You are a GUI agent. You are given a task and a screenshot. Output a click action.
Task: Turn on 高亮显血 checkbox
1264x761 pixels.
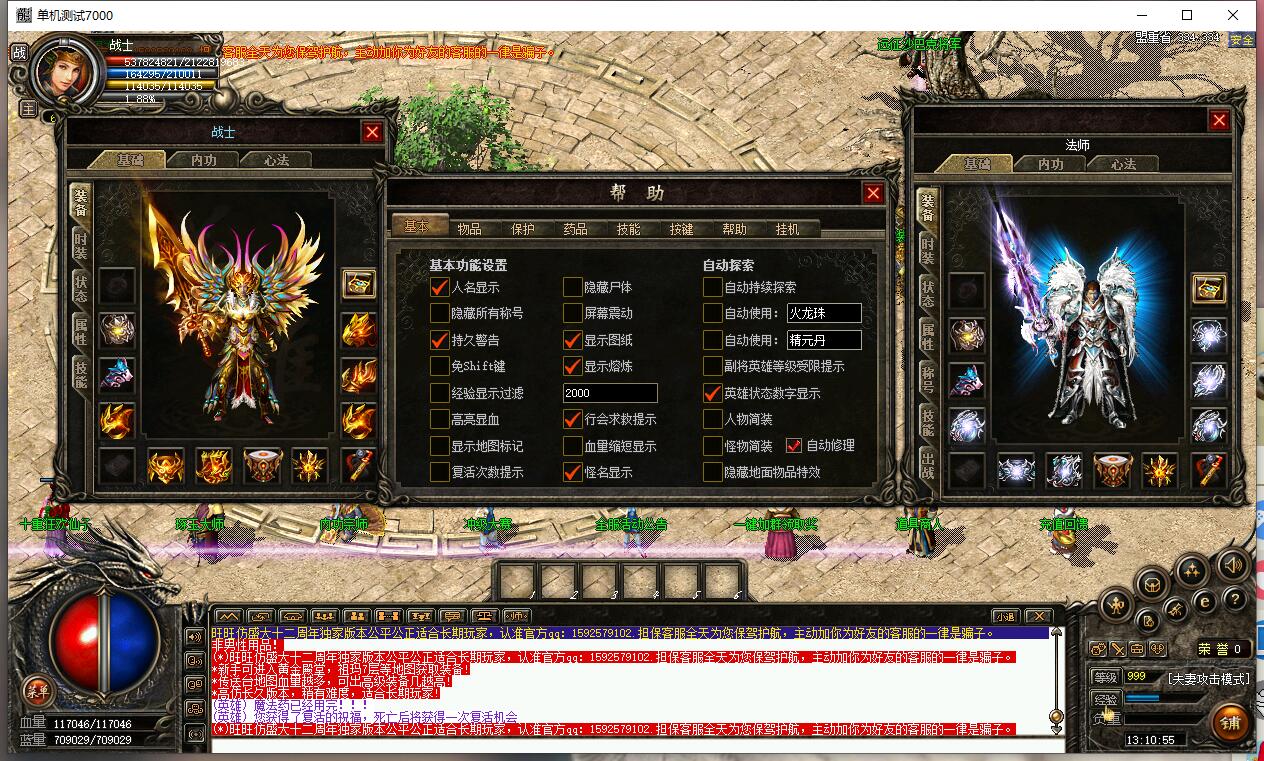click(440, 419)
